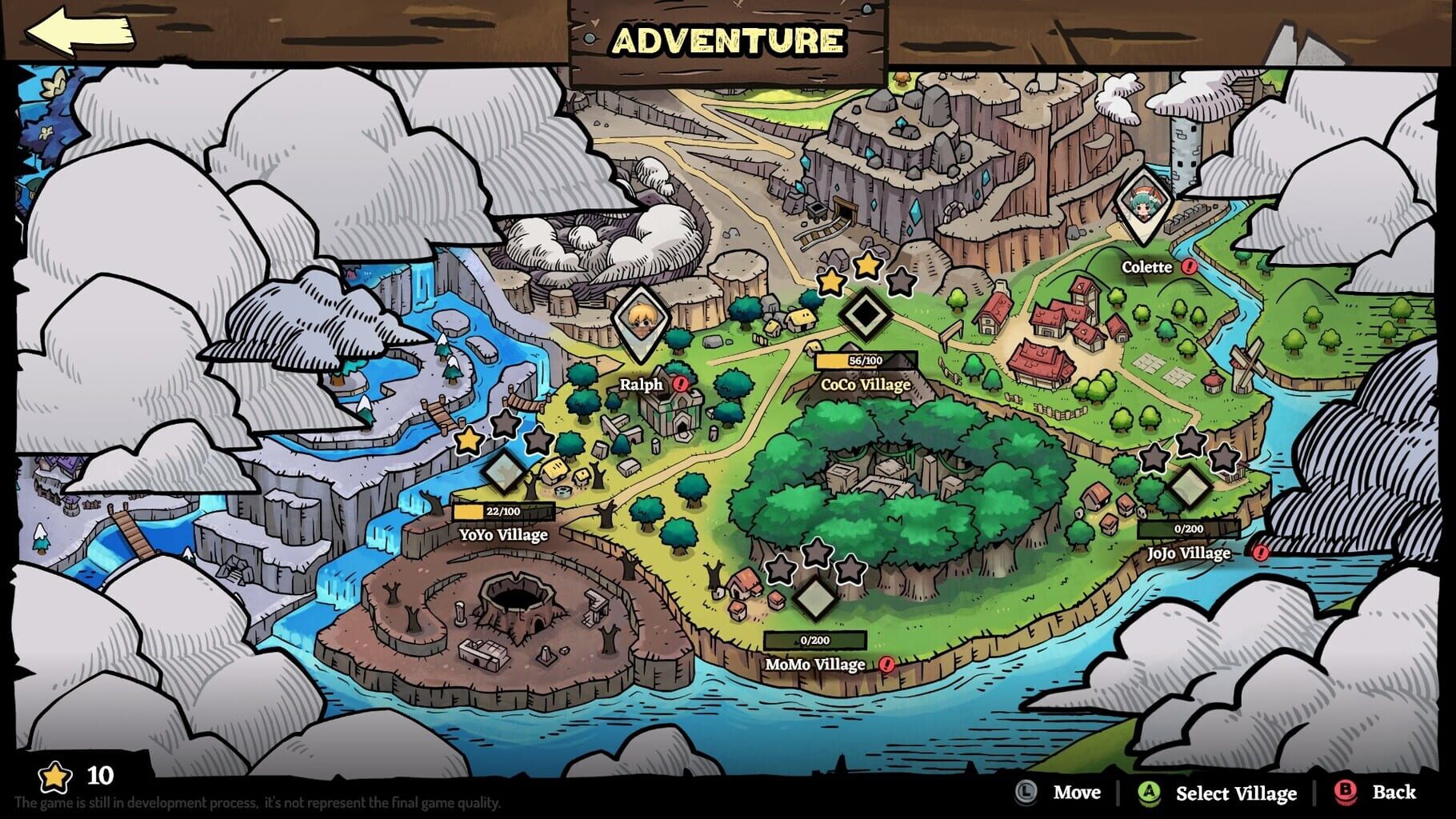Return with the back arrow at top left
Viewport: 1456px width, 819px height.
point(80,30)
